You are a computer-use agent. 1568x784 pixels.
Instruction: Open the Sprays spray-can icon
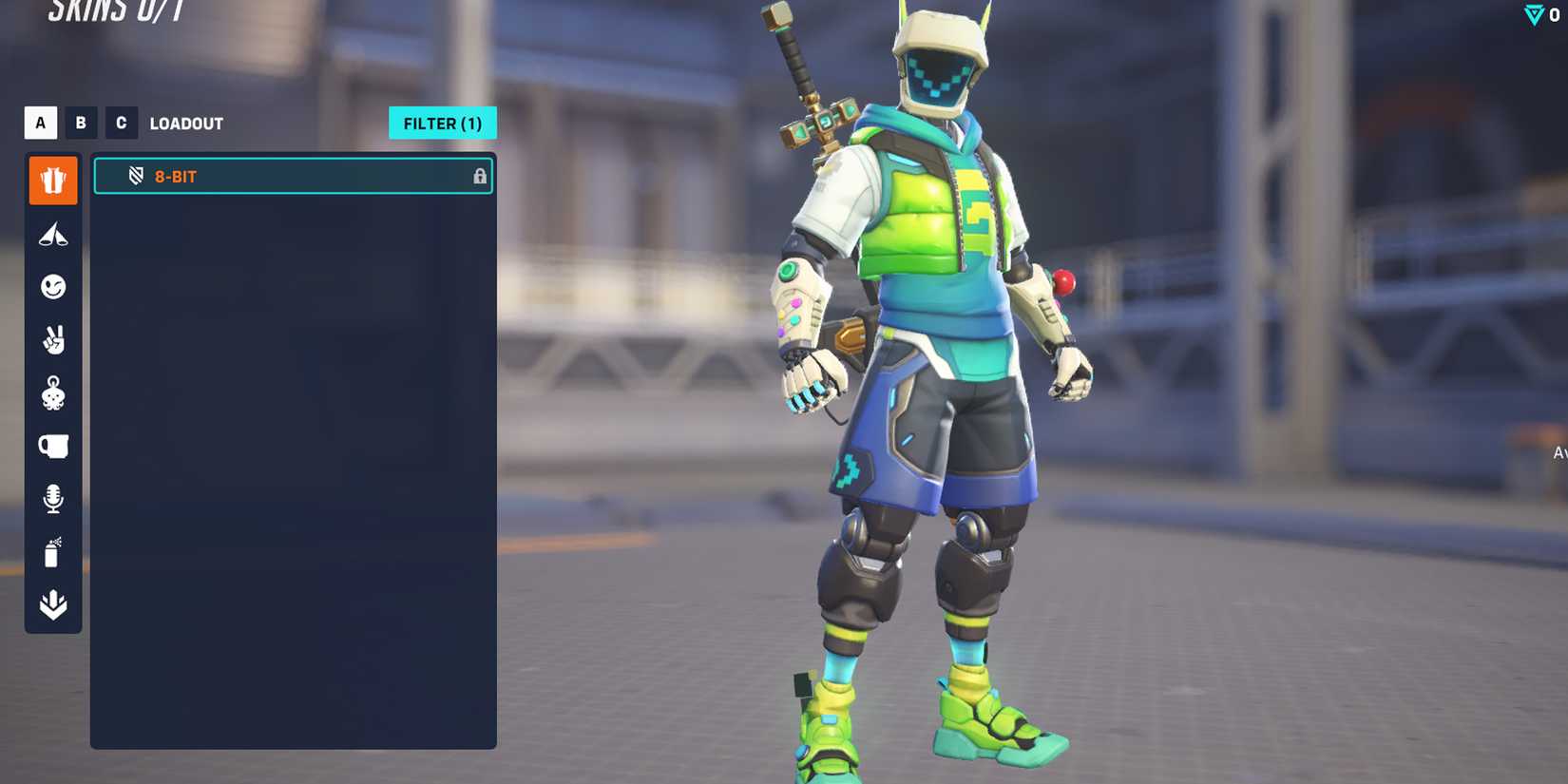pyautogui.click(x=53, y=552)
